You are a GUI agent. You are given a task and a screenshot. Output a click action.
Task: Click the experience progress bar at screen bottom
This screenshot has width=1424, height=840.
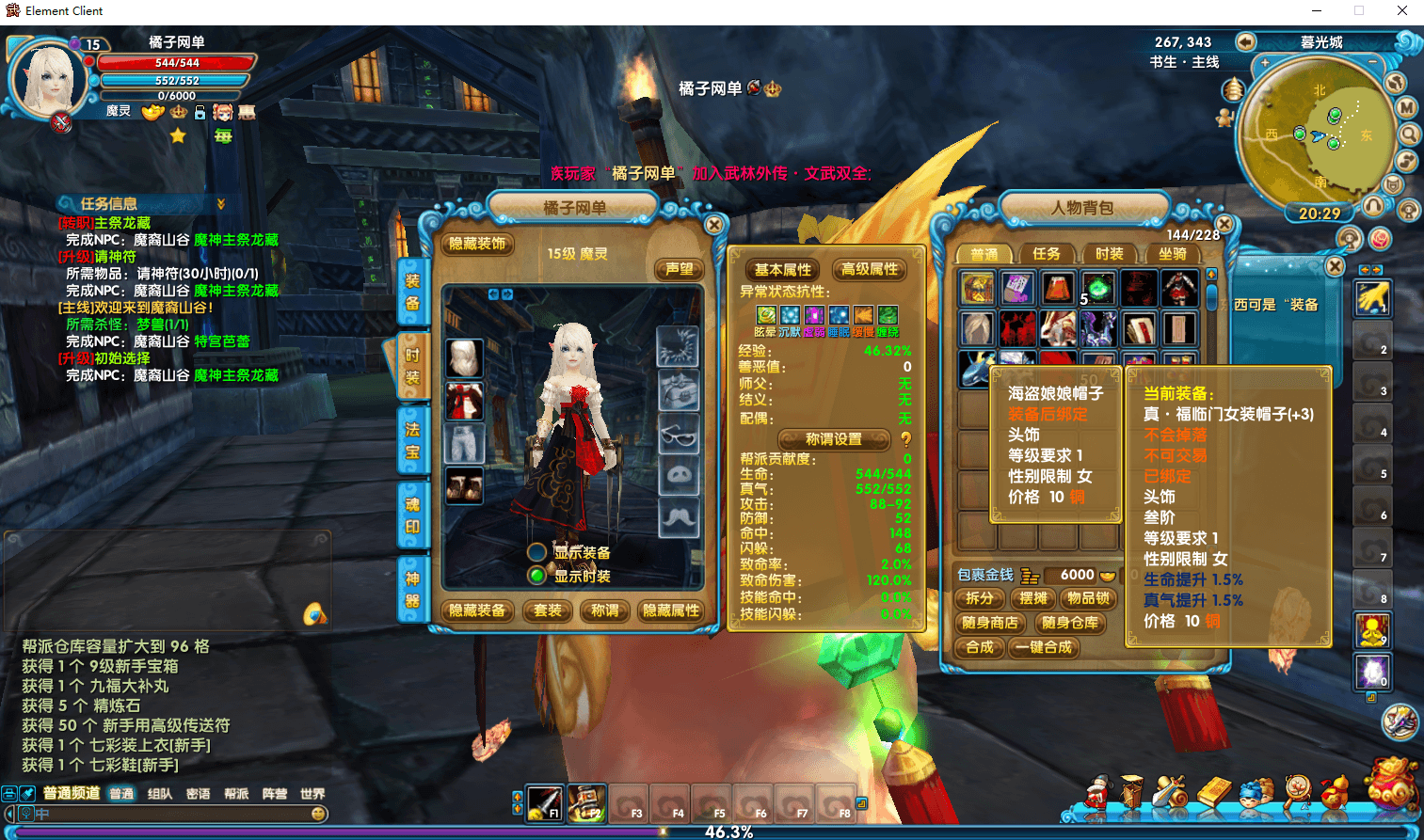click(711, 832)
